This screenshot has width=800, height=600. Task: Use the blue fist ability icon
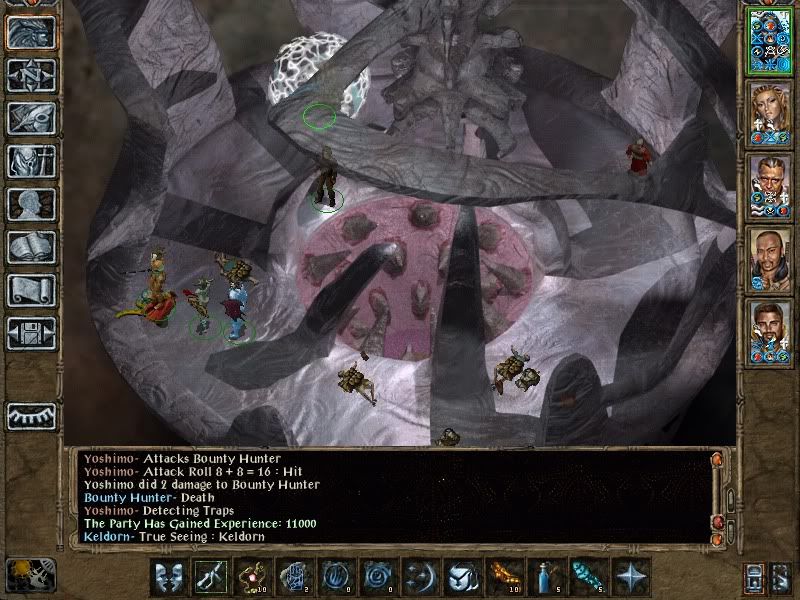point(293,577)
